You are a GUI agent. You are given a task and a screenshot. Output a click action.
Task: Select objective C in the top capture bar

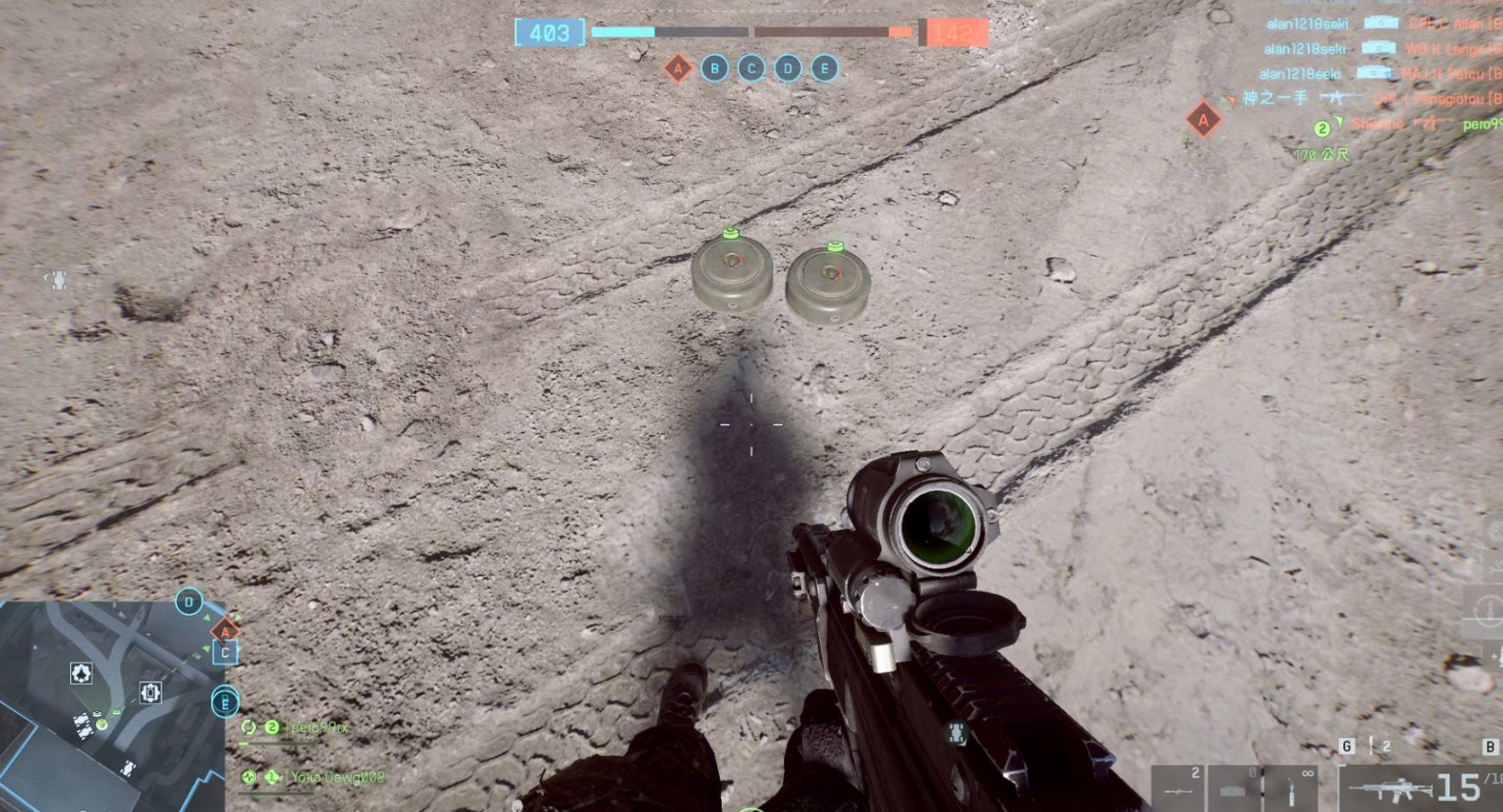pos(751,68)
